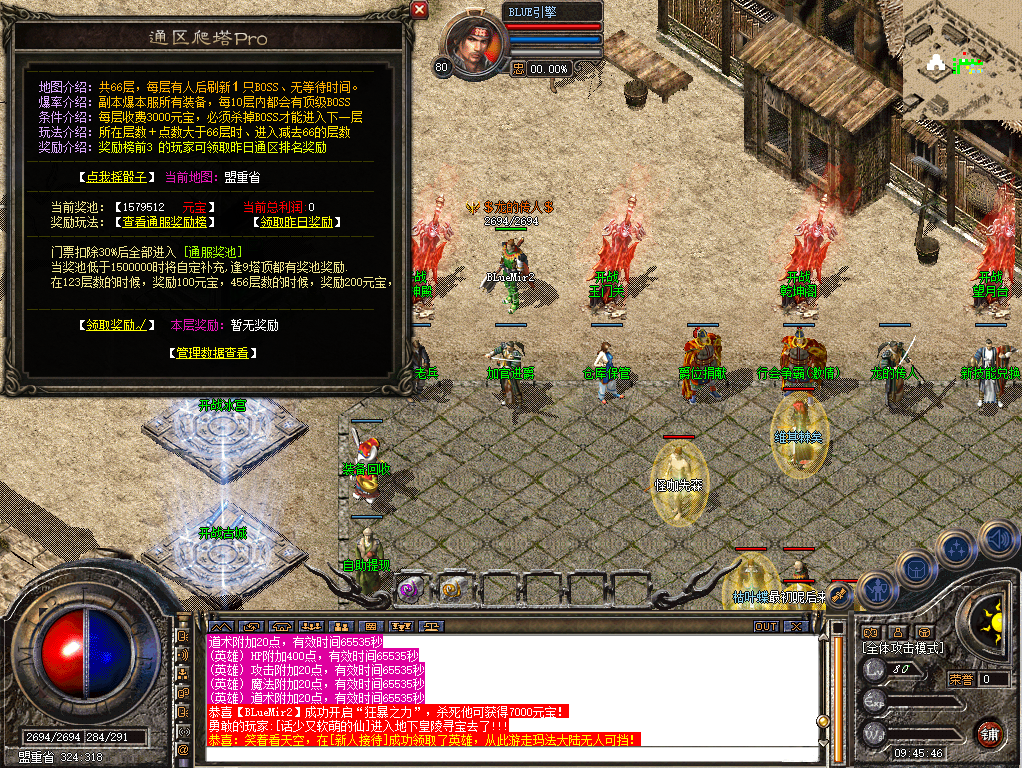This screenshot has height=768, width=1022.
Task: Select the purple swirl item in quick slot
Action: click(410, 589)
